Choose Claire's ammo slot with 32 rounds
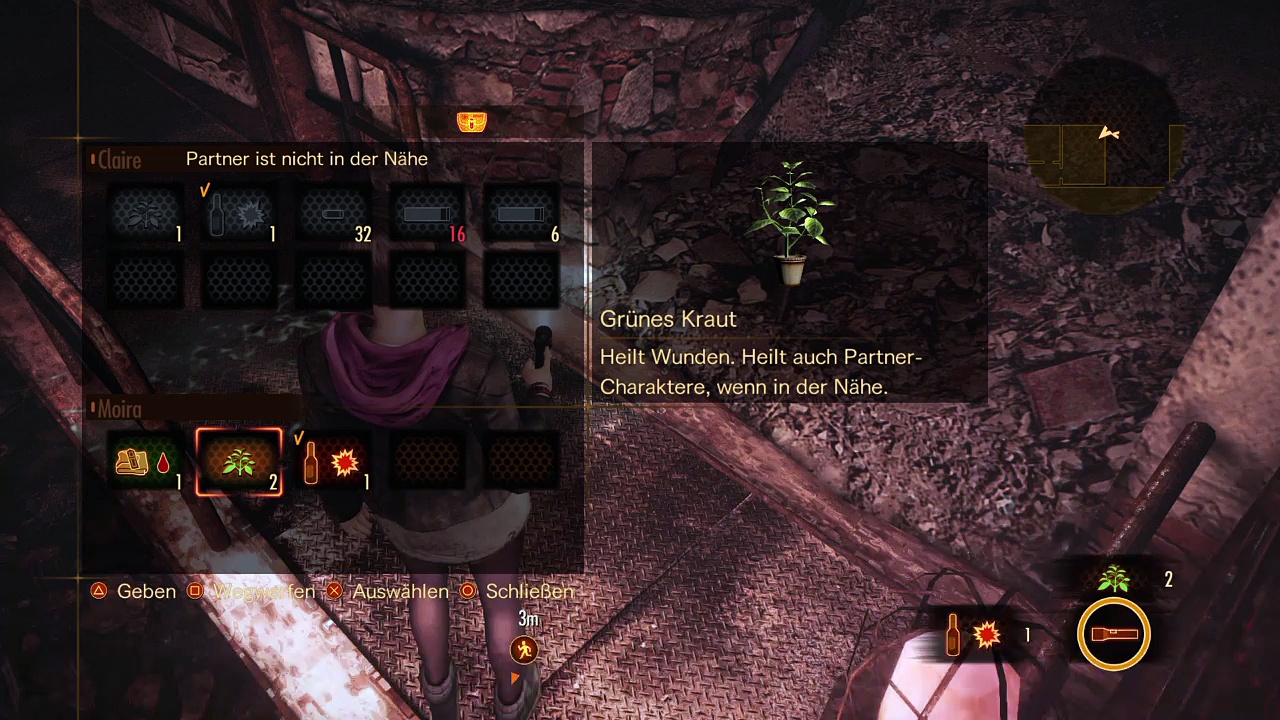 click(x=334, y=214)
